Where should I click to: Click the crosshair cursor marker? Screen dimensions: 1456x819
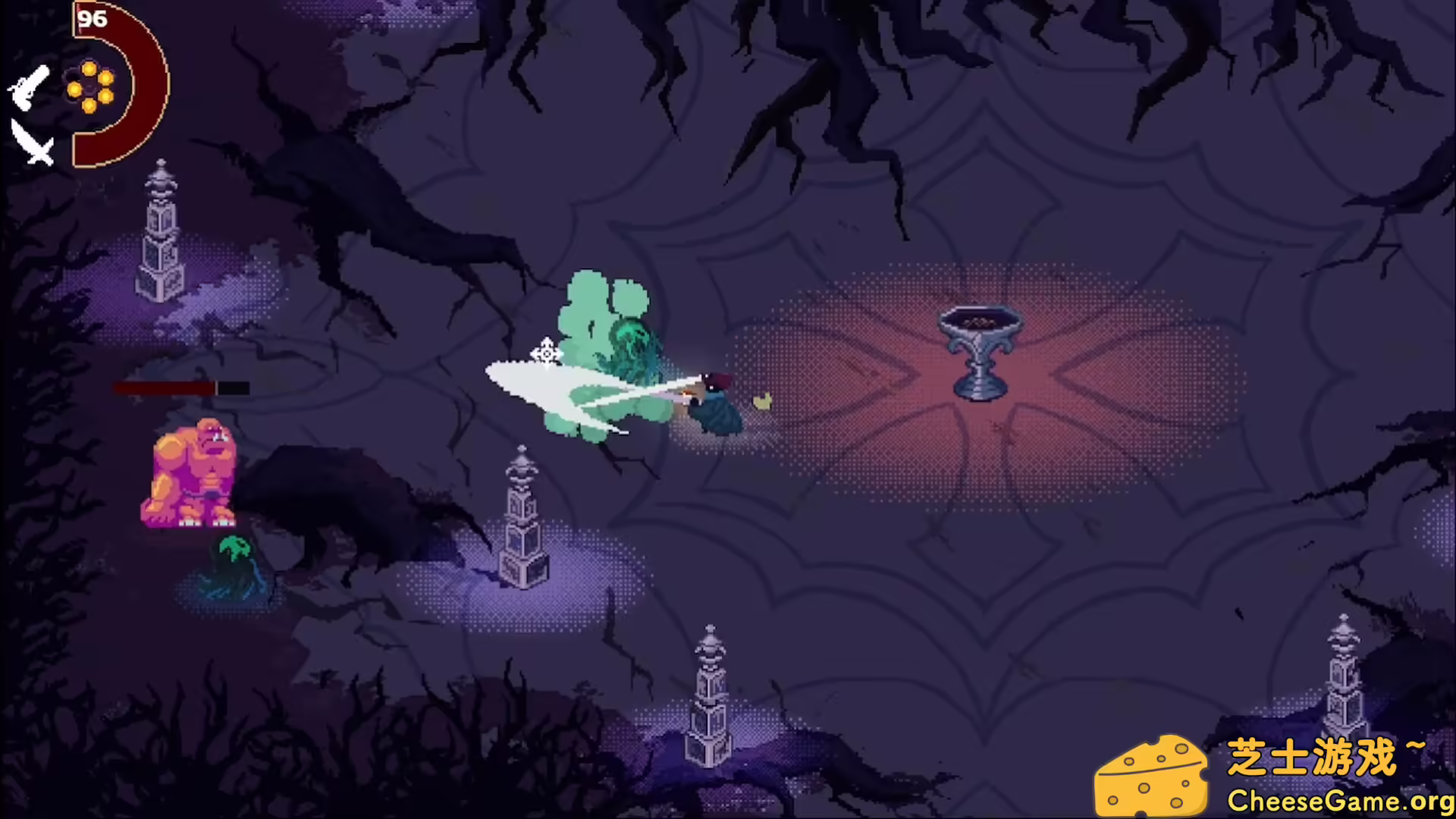pos(546,355)
